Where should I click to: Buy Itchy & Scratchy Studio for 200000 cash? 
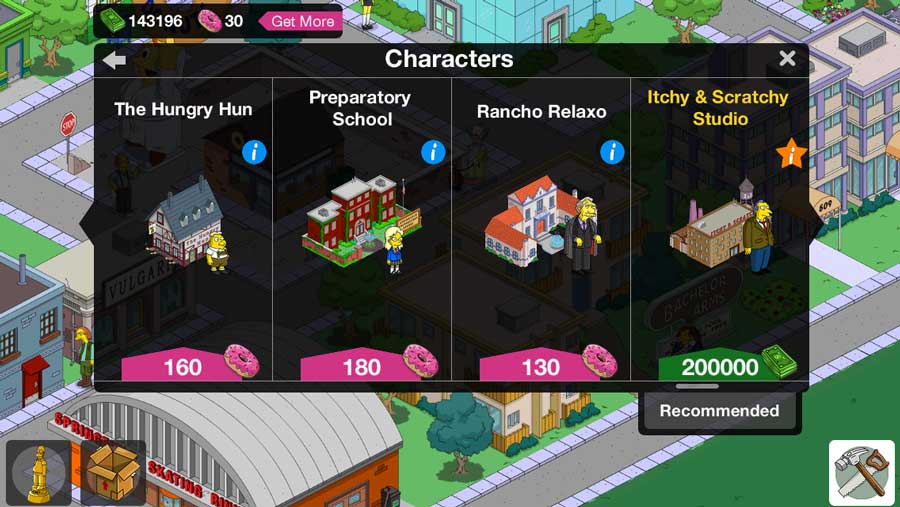click(x=722, y=366)
